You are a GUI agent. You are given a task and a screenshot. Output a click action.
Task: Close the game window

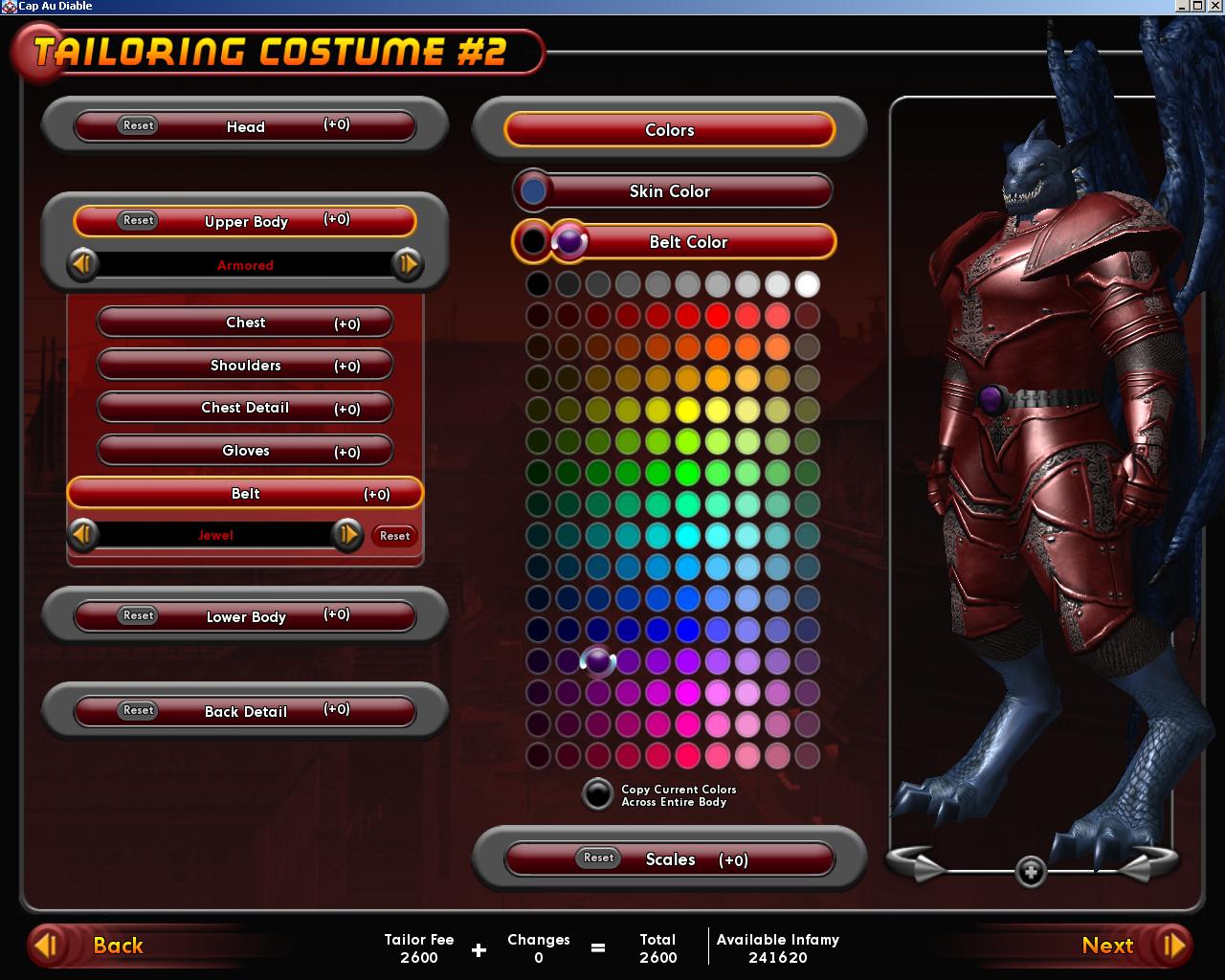(x=1215, y=6)
